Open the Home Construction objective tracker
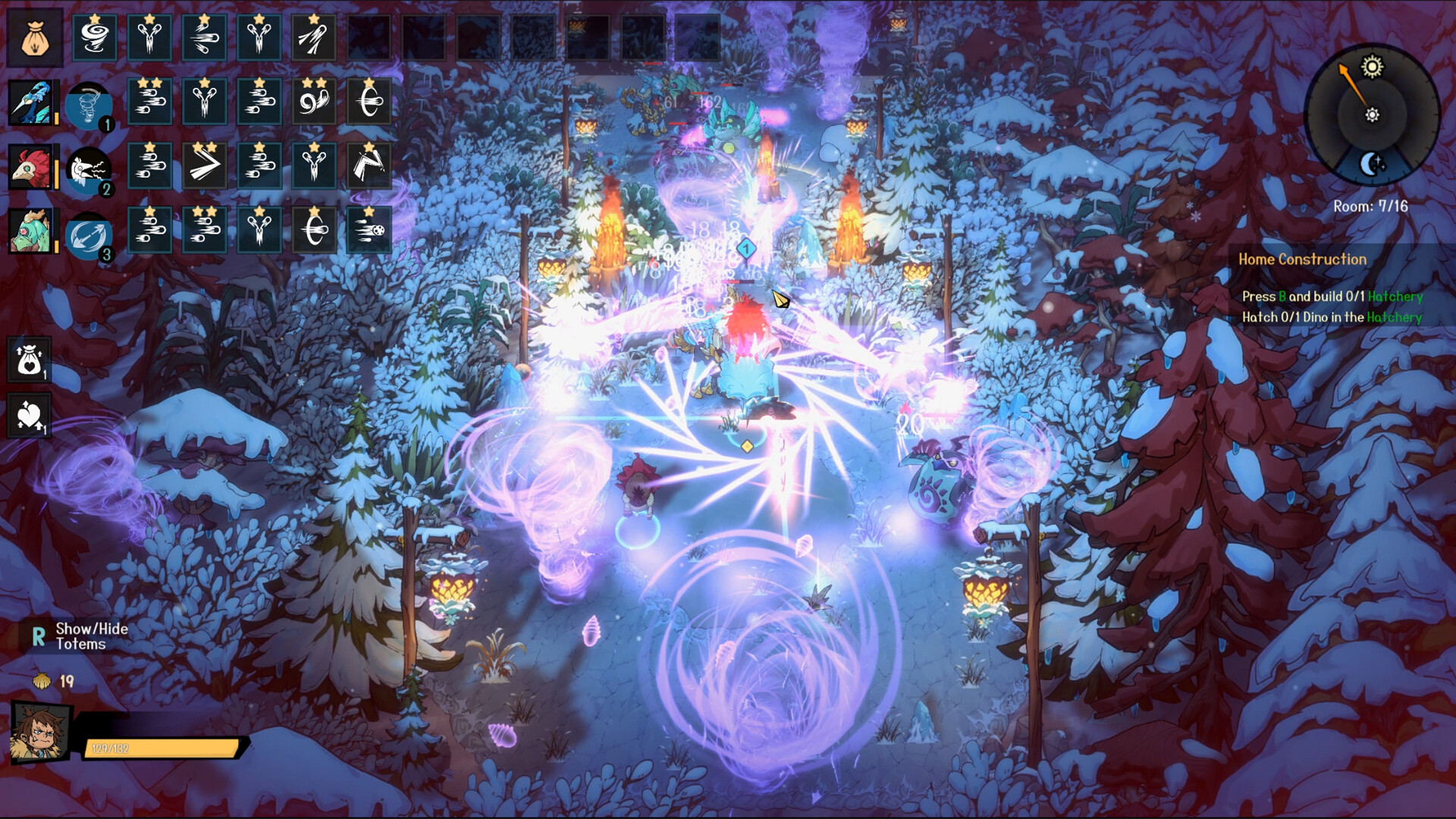Viewport: 1456px width, 819px height. coord(1302,259)
